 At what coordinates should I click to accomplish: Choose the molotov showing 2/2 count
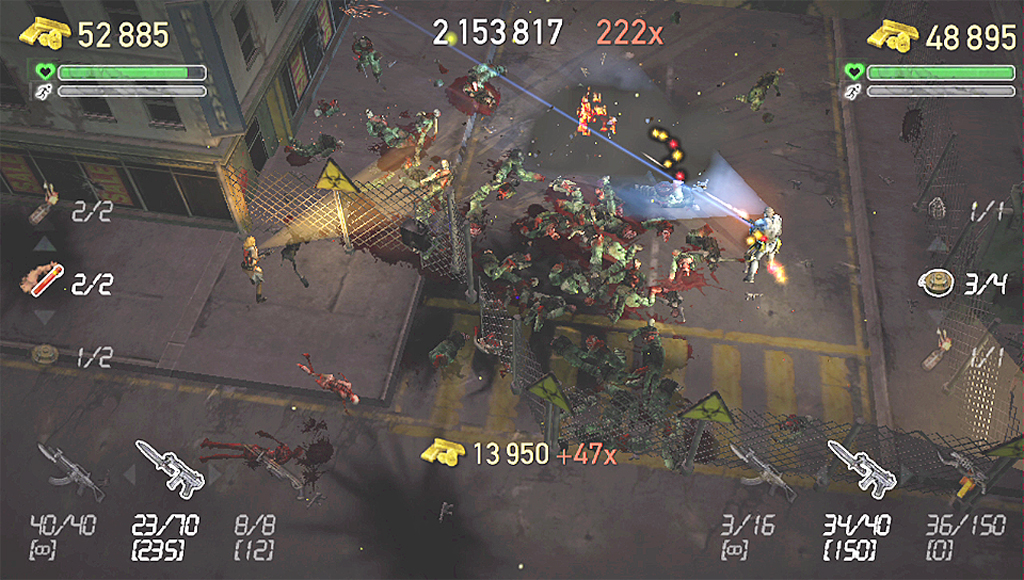(x=44, y=207)
